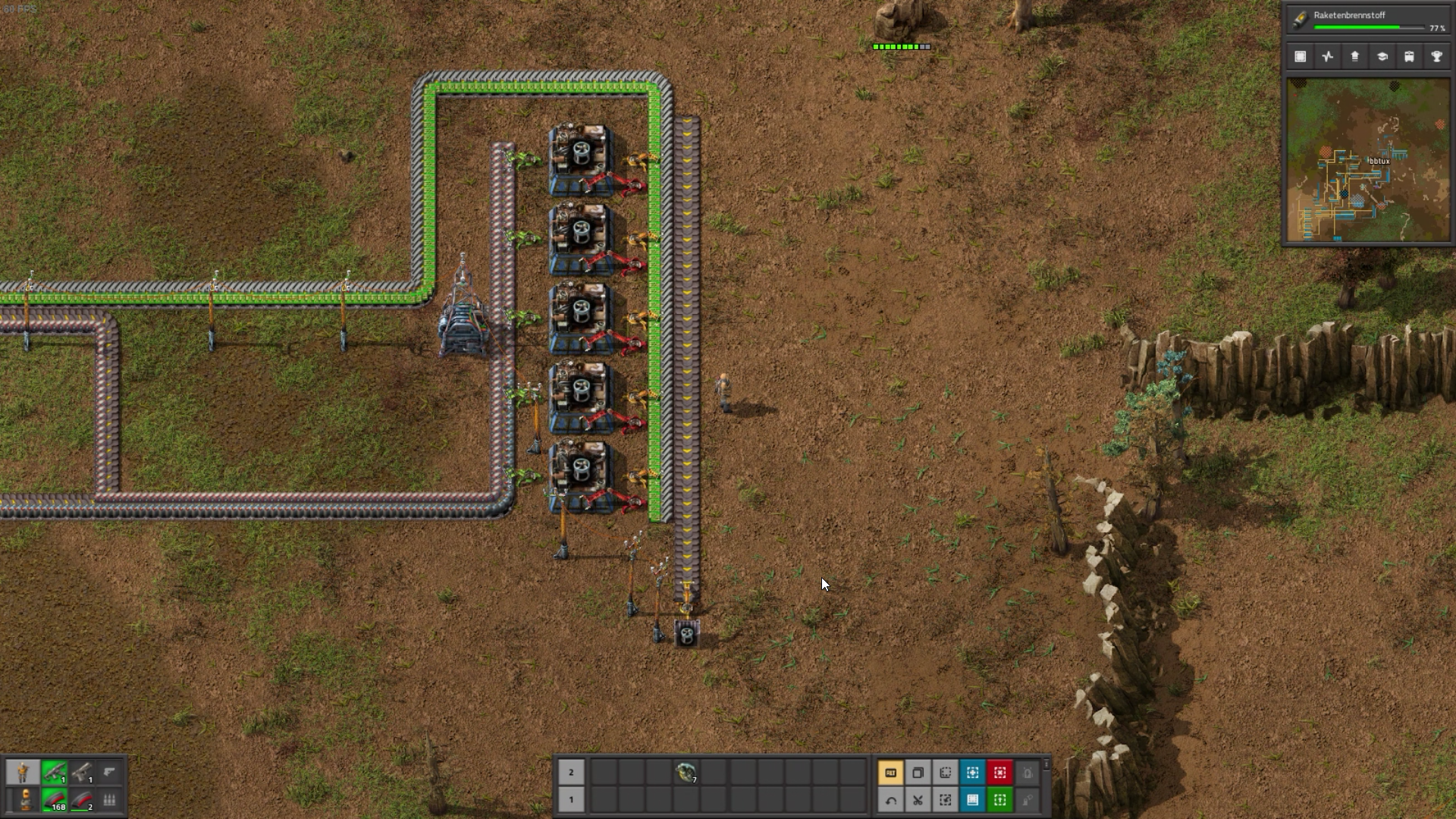Image resolution: width=1456 pixels, height=819 pixels.
Task: Toggle the yellow Alt-mode button
Action: point(890,773)
